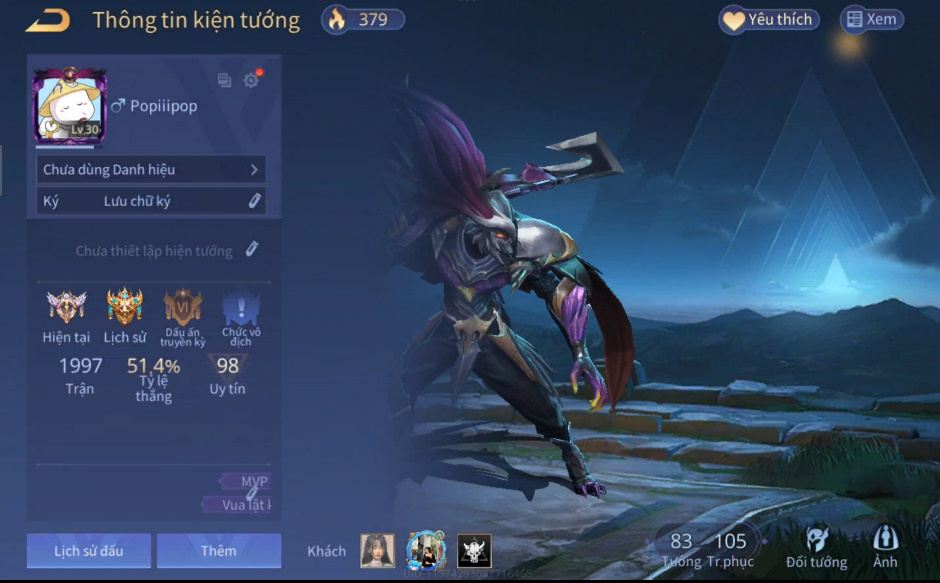940x583 pixels.
Task: View the Chức vô địch badge
Action: click(241, 308)
